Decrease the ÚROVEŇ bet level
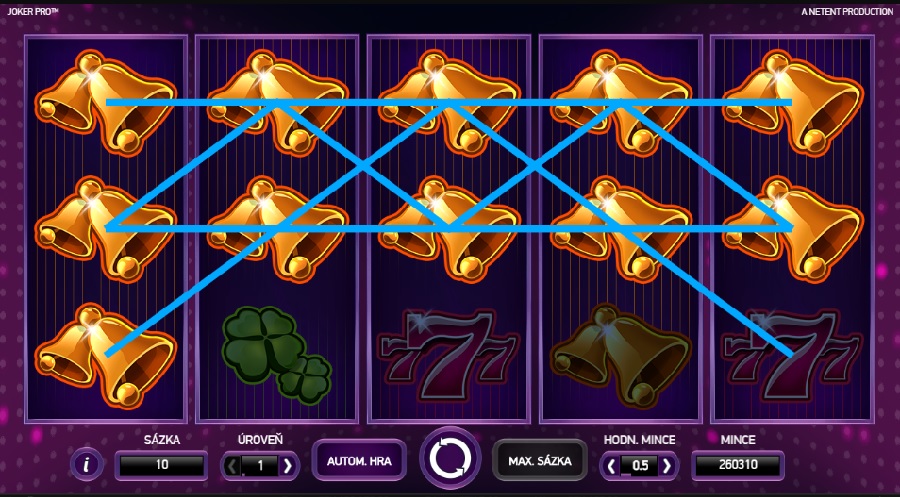Viewport: 900px width, 497px height. [x=232, y=465]
